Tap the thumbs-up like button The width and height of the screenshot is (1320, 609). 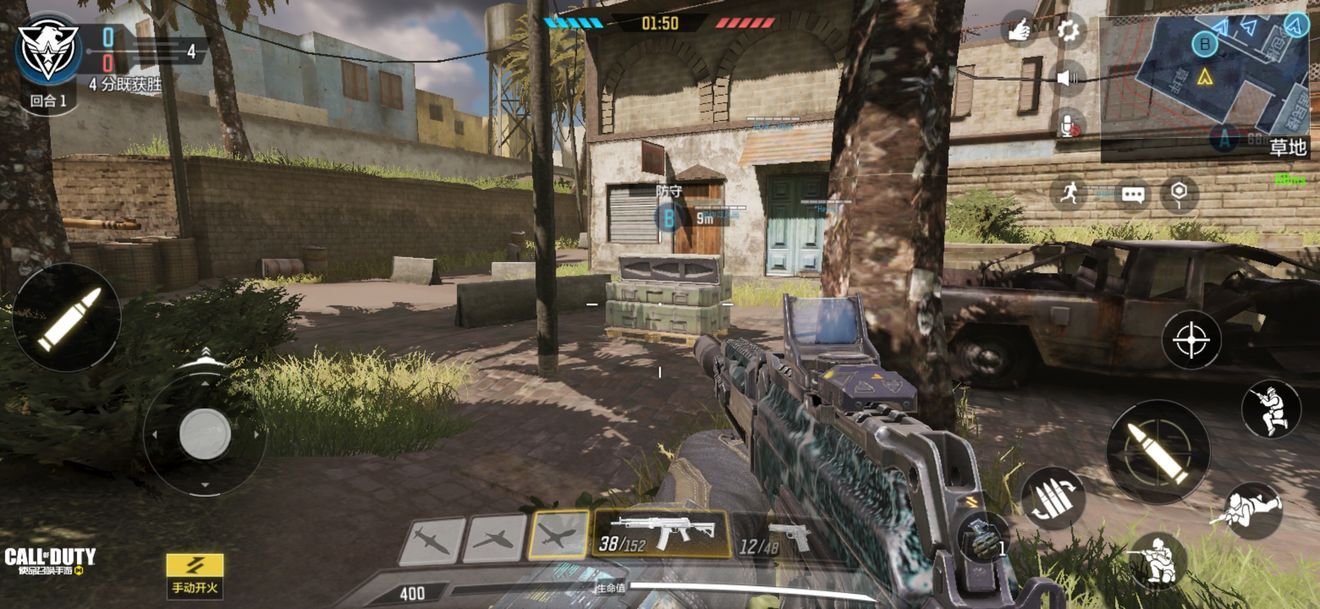tap(1019, 30)
